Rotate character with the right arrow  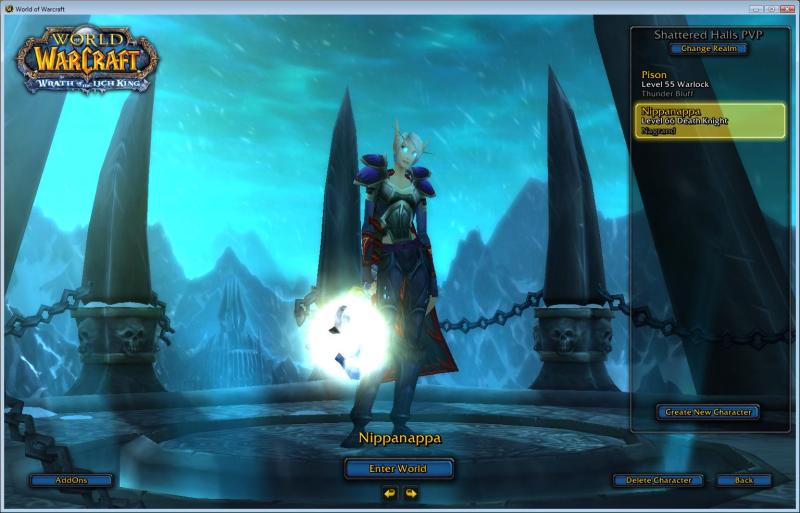click(x=410, y=492)
